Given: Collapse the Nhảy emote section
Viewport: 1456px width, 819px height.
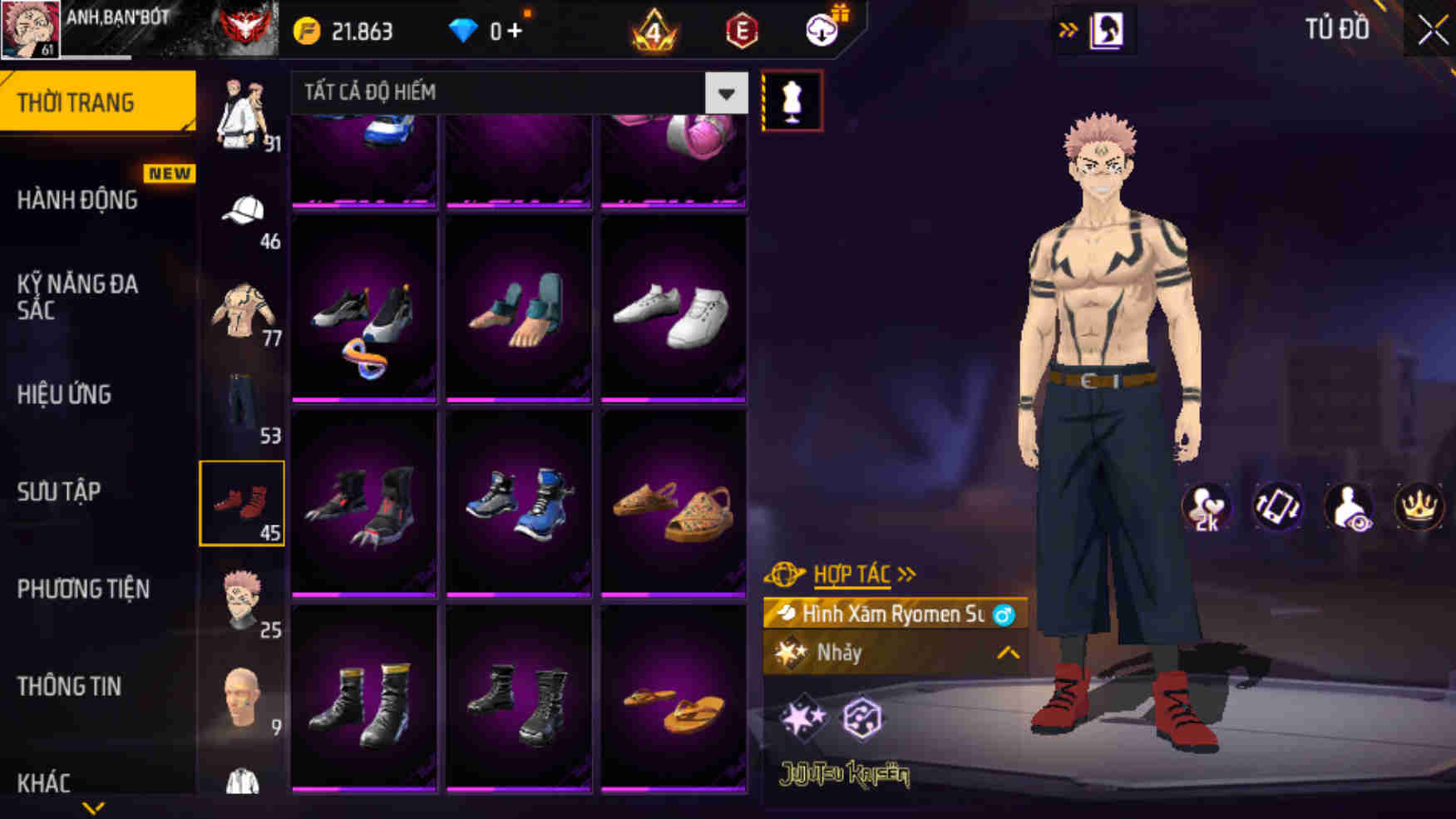Looking at the screenshot, I should click(1007, 654).
